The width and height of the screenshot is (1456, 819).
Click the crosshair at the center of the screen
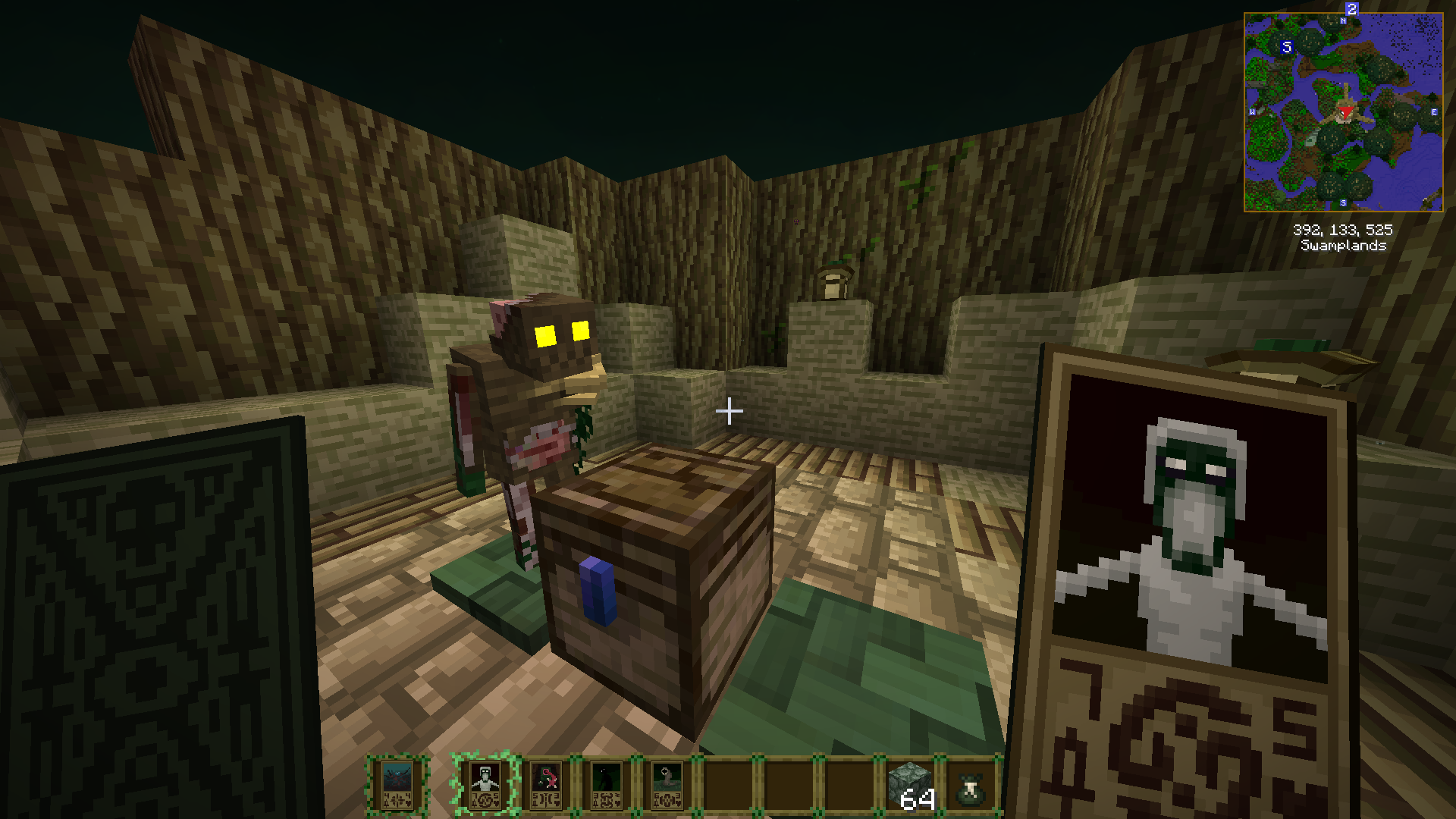(728, 412)
